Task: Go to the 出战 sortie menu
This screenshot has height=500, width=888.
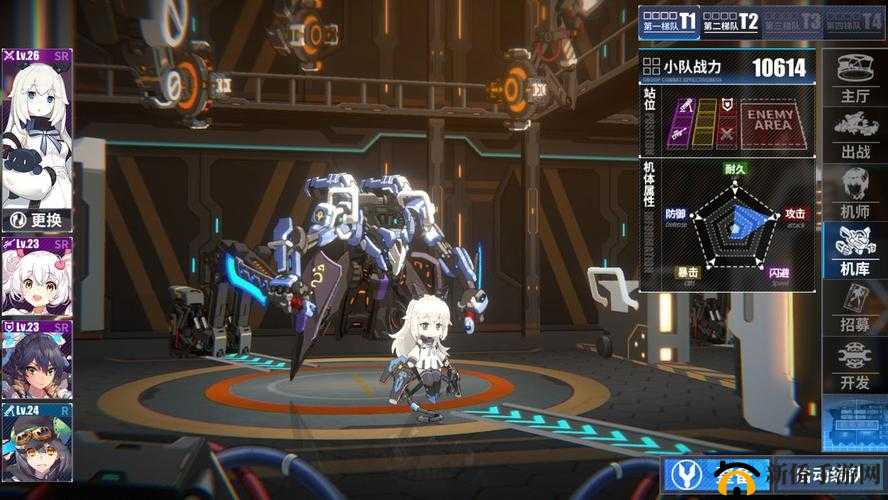Action: pyautogui.click(x=855, y=135)
